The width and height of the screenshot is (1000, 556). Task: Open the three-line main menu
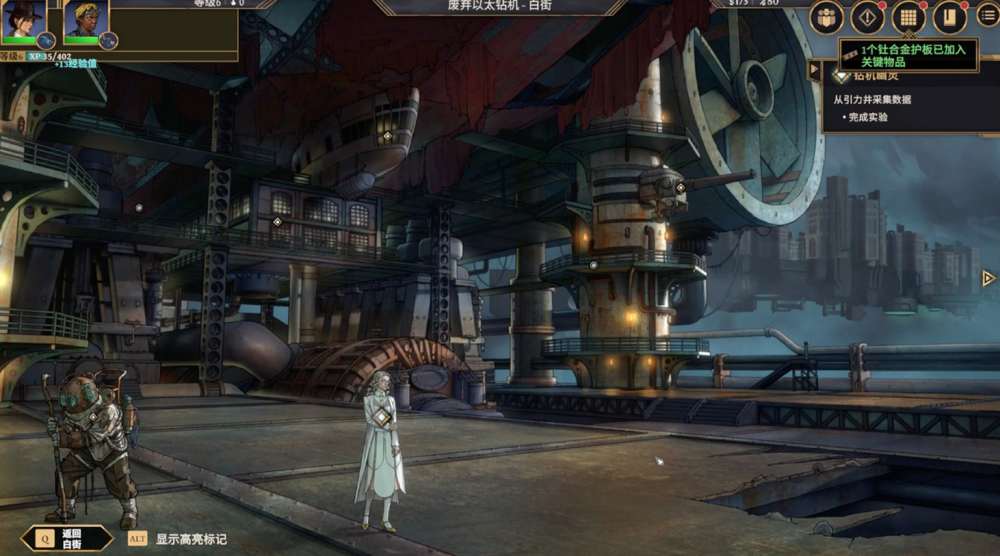click(x=987, y=17)
